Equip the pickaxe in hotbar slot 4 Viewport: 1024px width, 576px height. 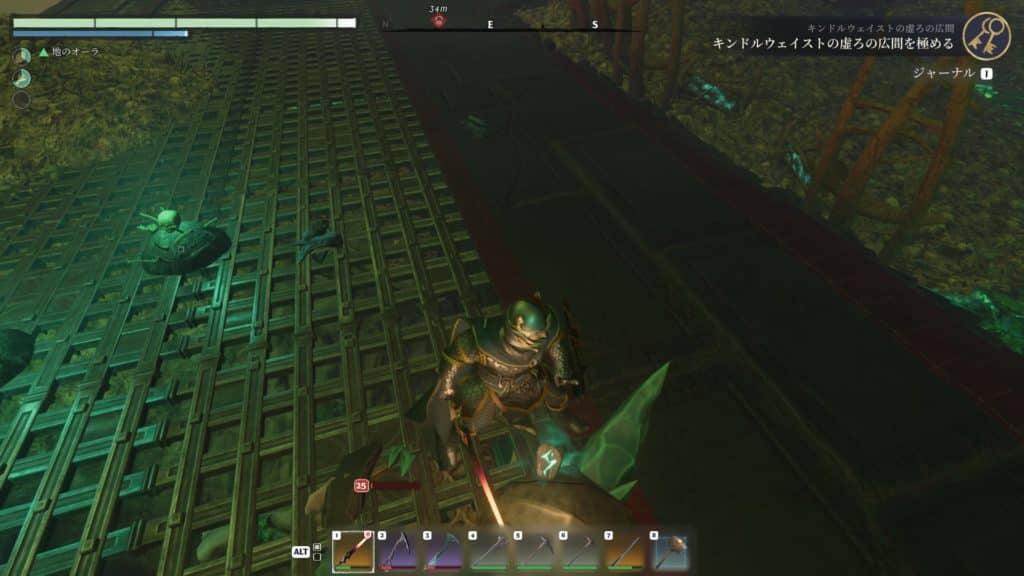point(487,551)
